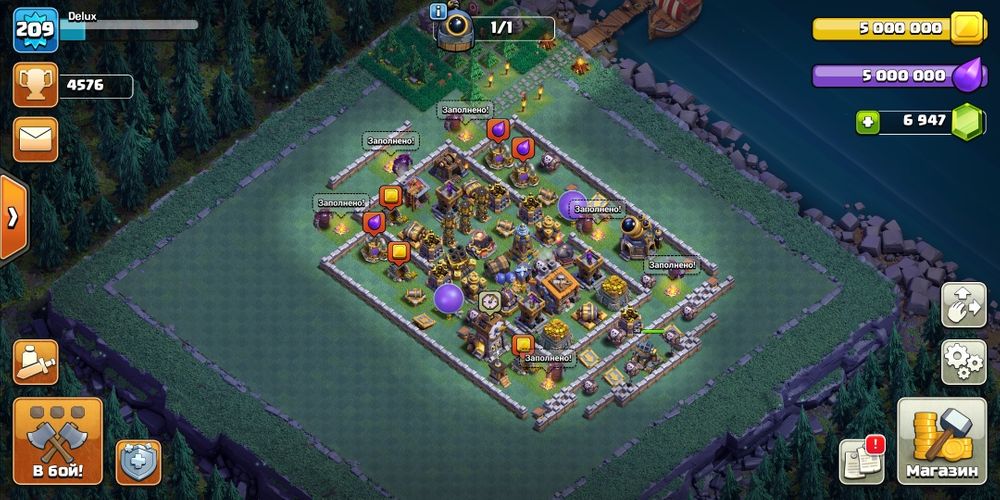
Task: Tap the gold coin resource icon
Action: (x=968, y=28)
